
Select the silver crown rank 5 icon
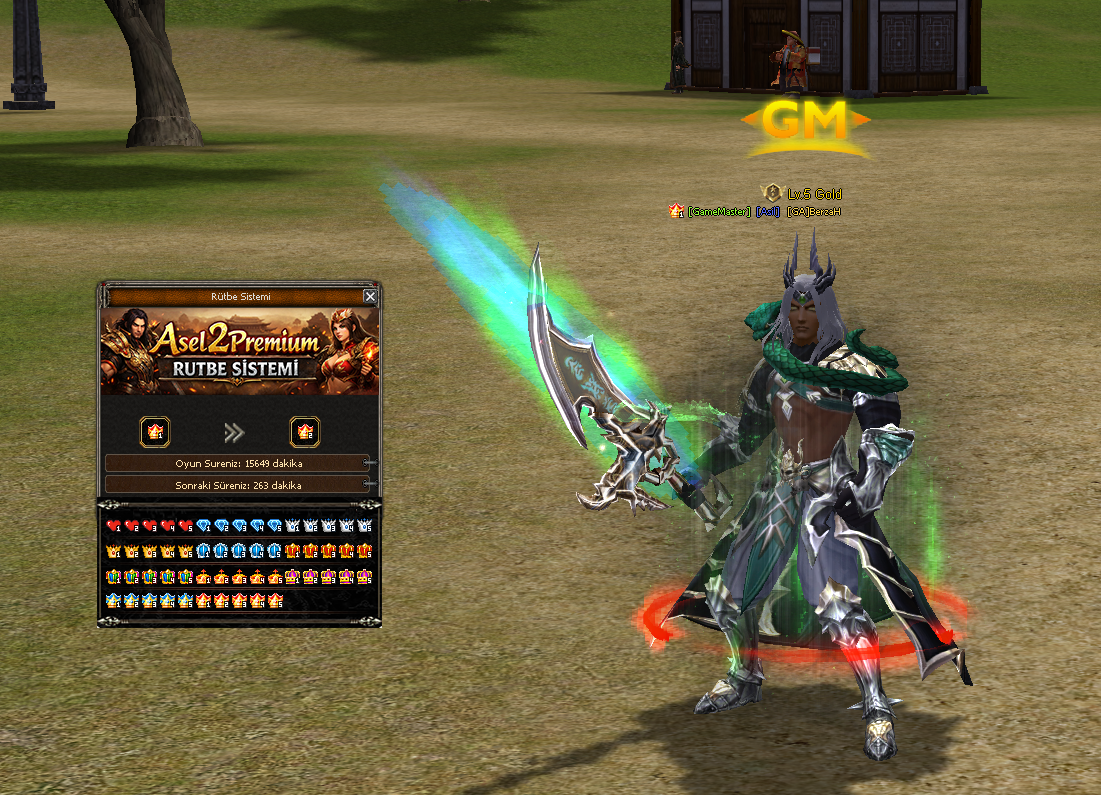pyautogui.click(x=364, y=526)
